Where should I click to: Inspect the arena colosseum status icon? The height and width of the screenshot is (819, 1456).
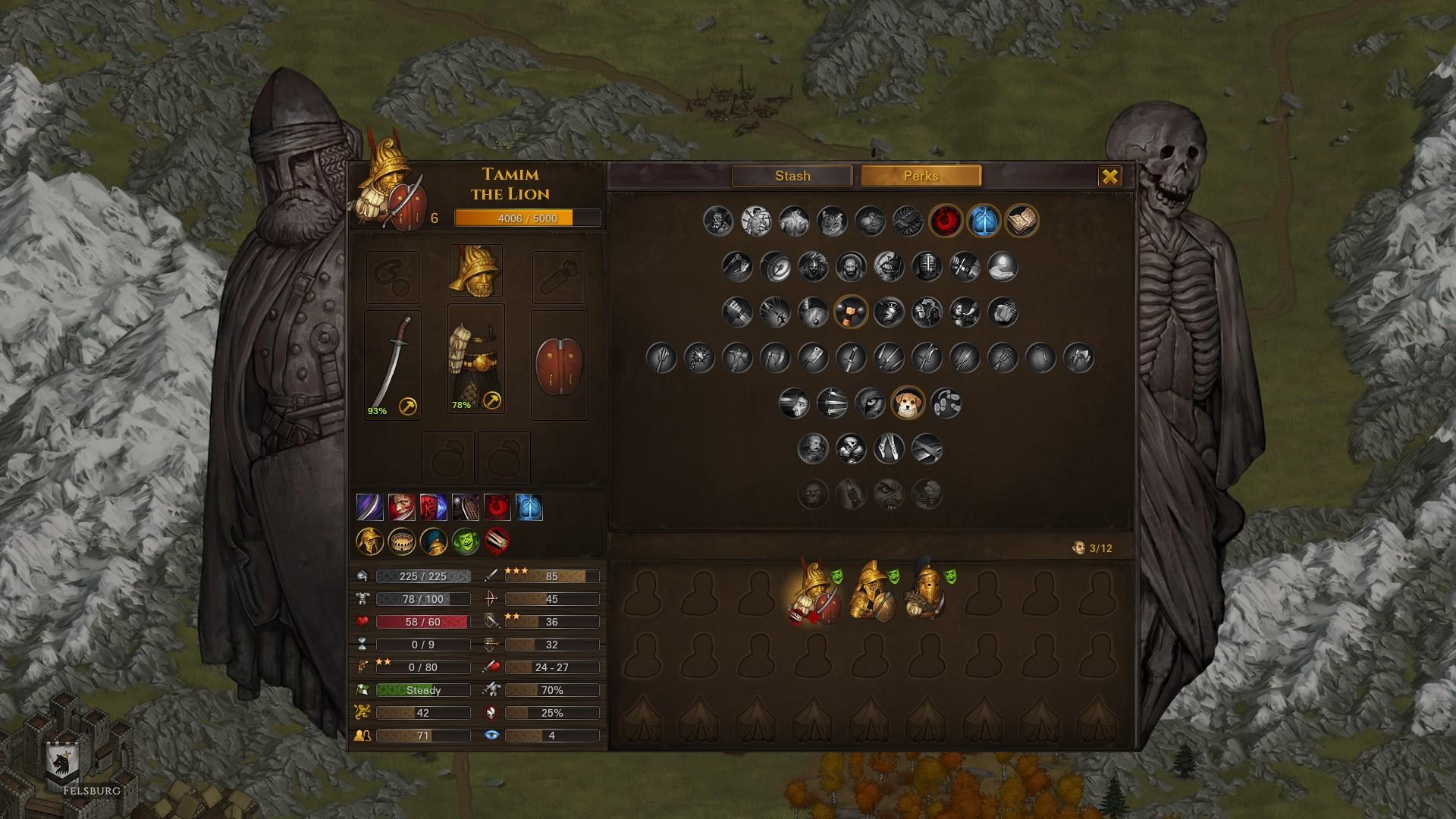(402, 541)
